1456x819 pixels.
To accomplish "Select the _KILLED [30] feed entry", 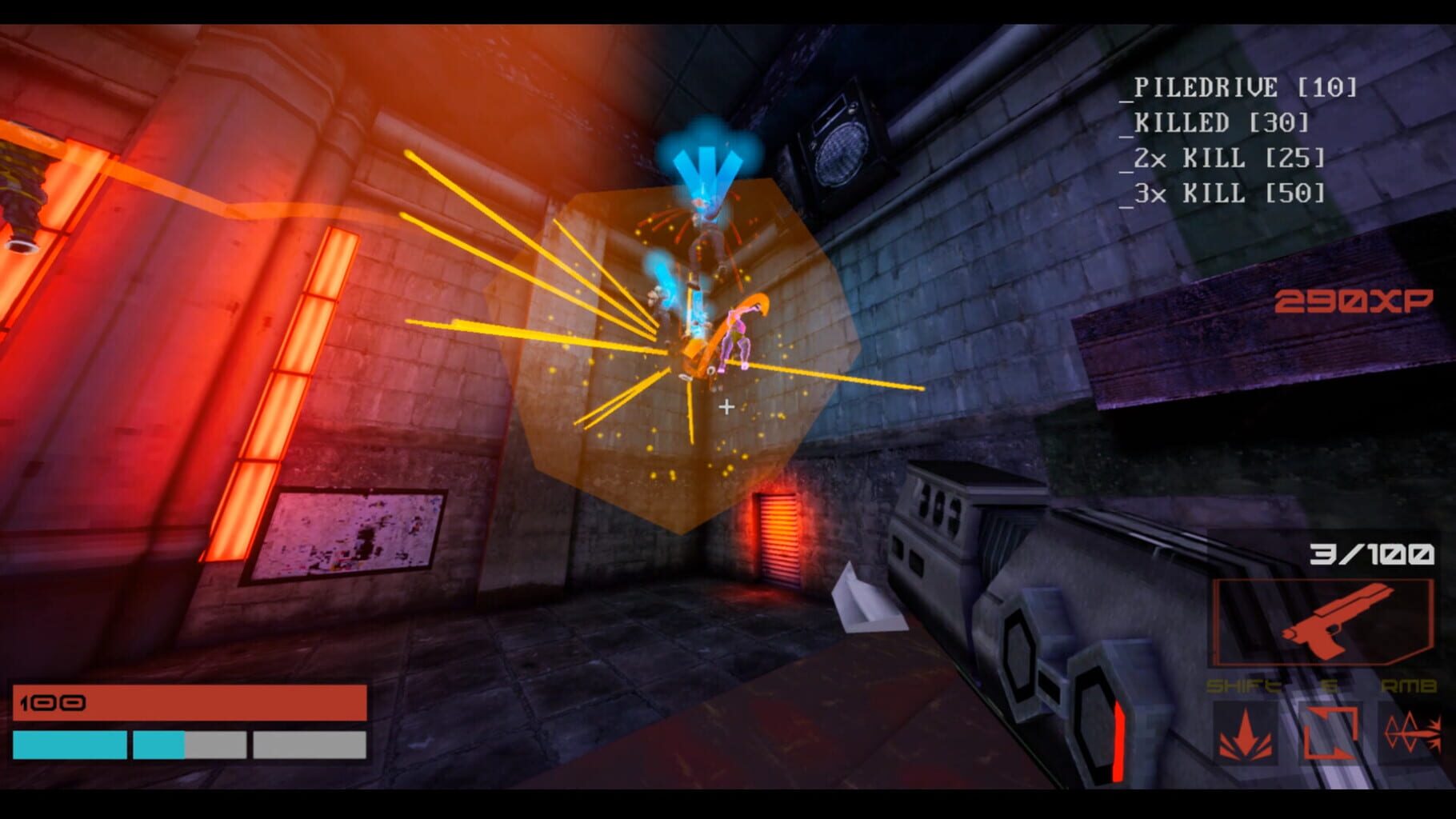I will (x=1220, y=123).
